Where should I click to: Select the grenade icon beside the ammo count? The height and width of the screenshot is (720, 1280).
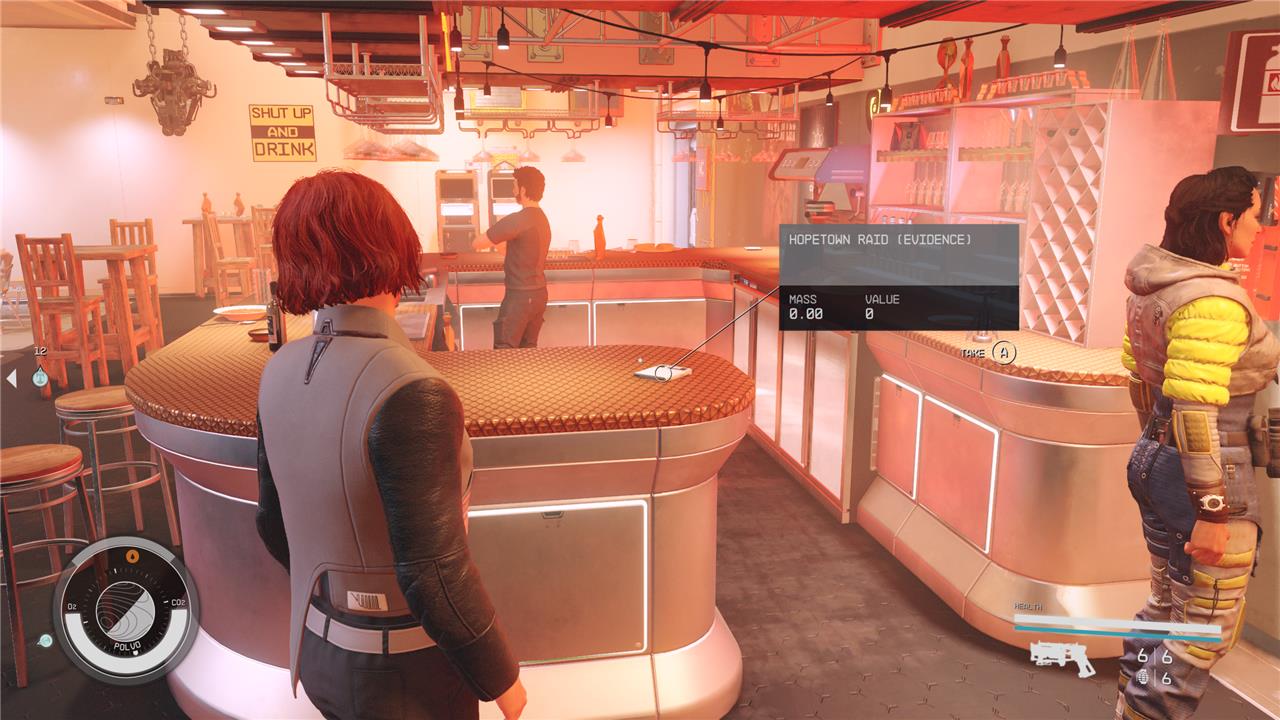click(1143, 678)
